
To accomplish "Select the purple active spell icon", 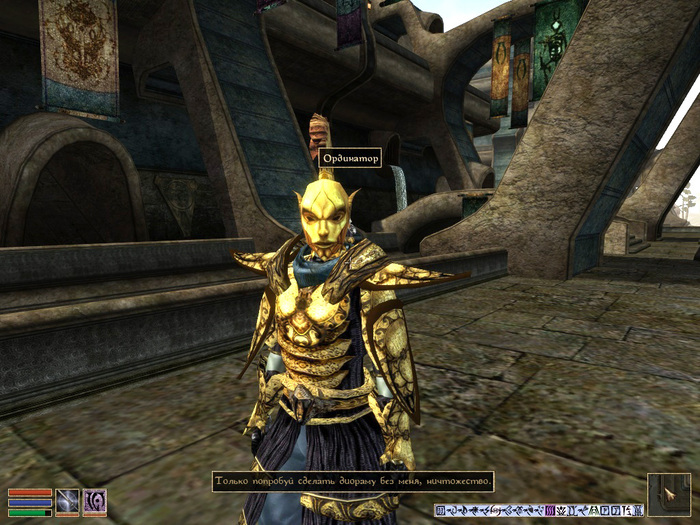I will 95,501.
